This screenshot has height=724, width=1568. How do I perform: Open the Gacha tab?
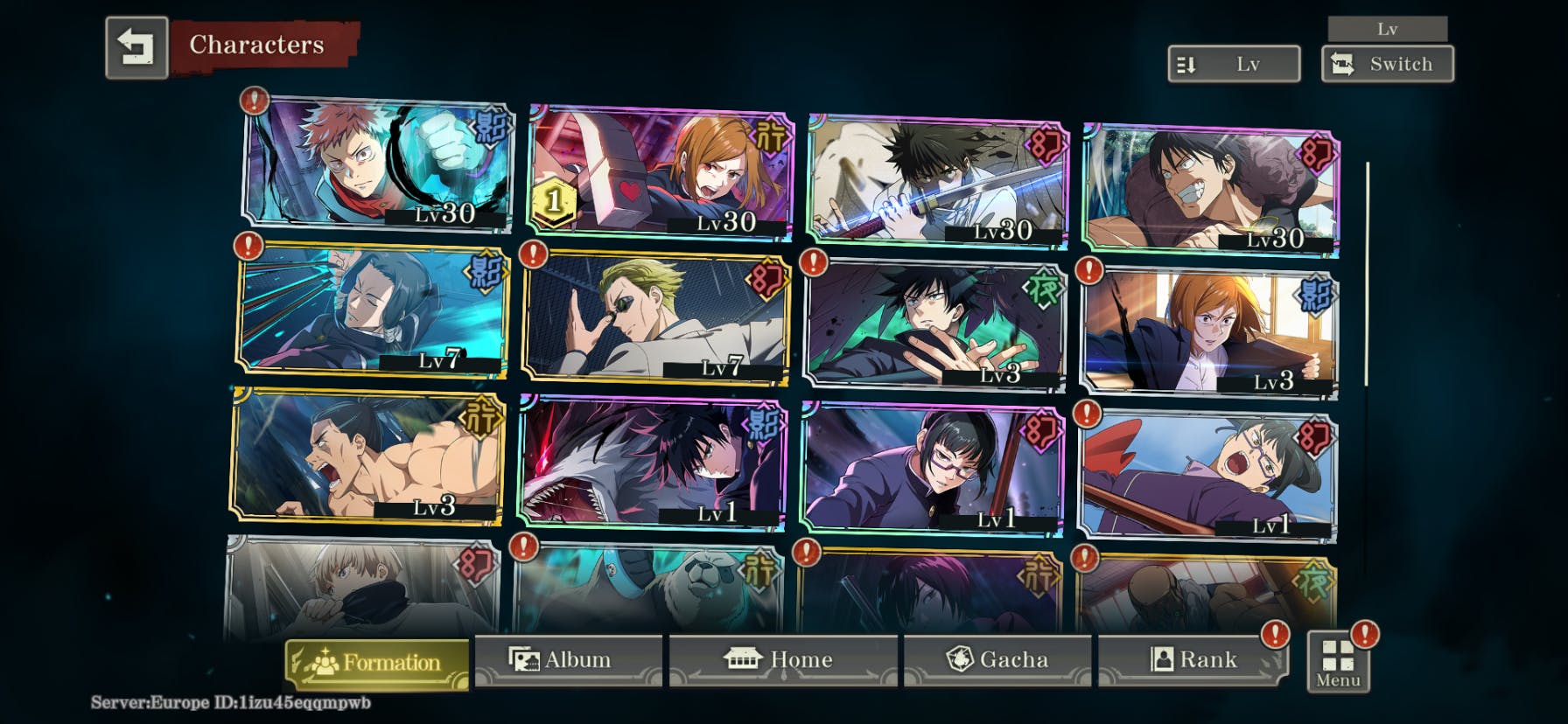click(x=997, y=660)
